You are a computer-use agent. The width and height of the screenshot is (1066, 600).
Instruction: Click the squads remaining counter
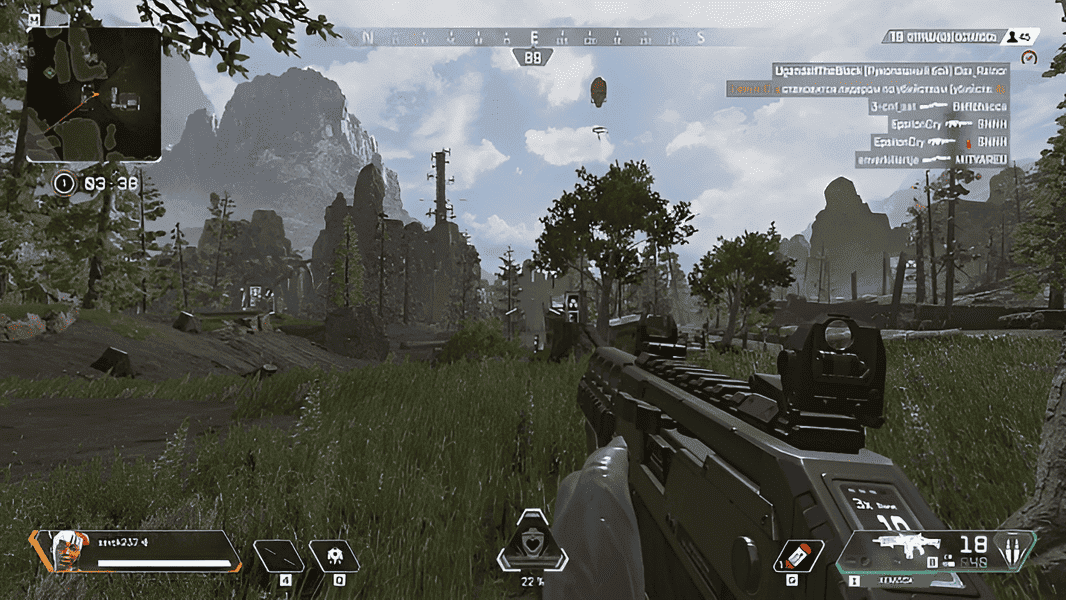[941, 36]
